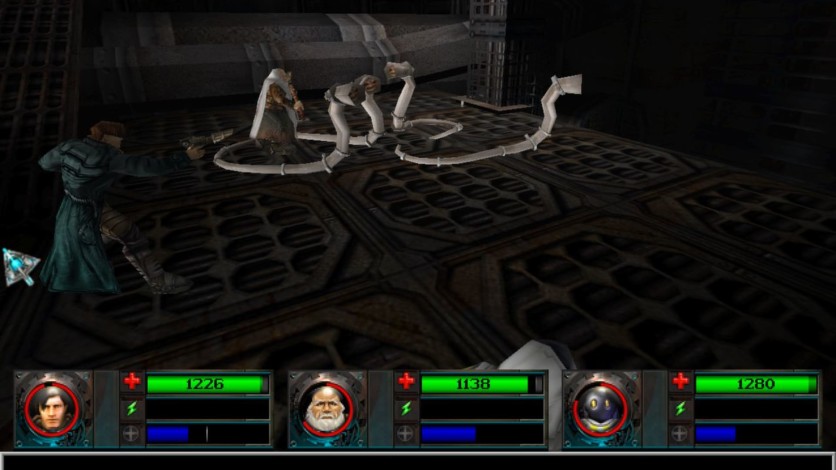This screenshot has height=470, width=836.
Task: Select the blue robot's party portrait
Action: click(x=600, y=408)
